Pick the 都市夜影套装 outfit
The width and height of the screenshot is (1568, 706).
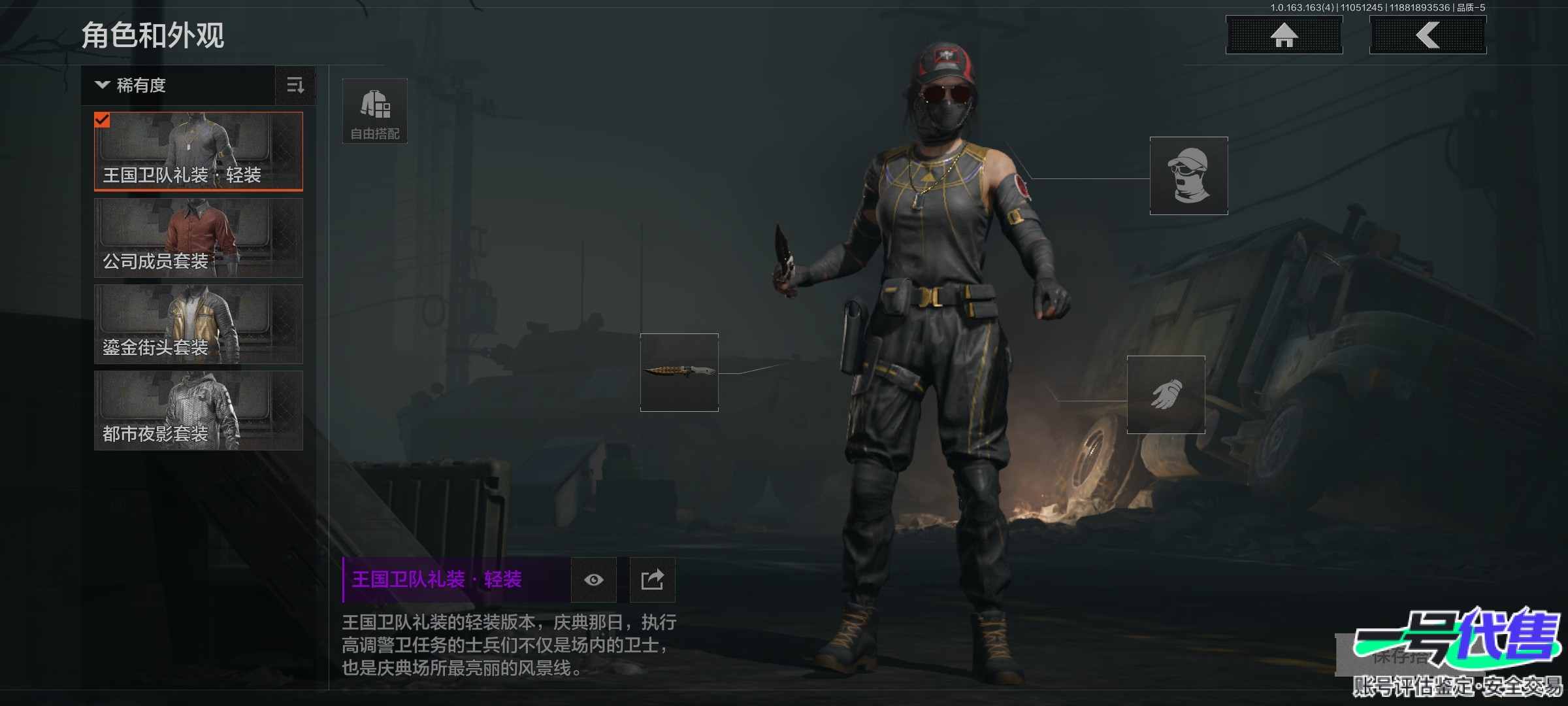[199, 411]
